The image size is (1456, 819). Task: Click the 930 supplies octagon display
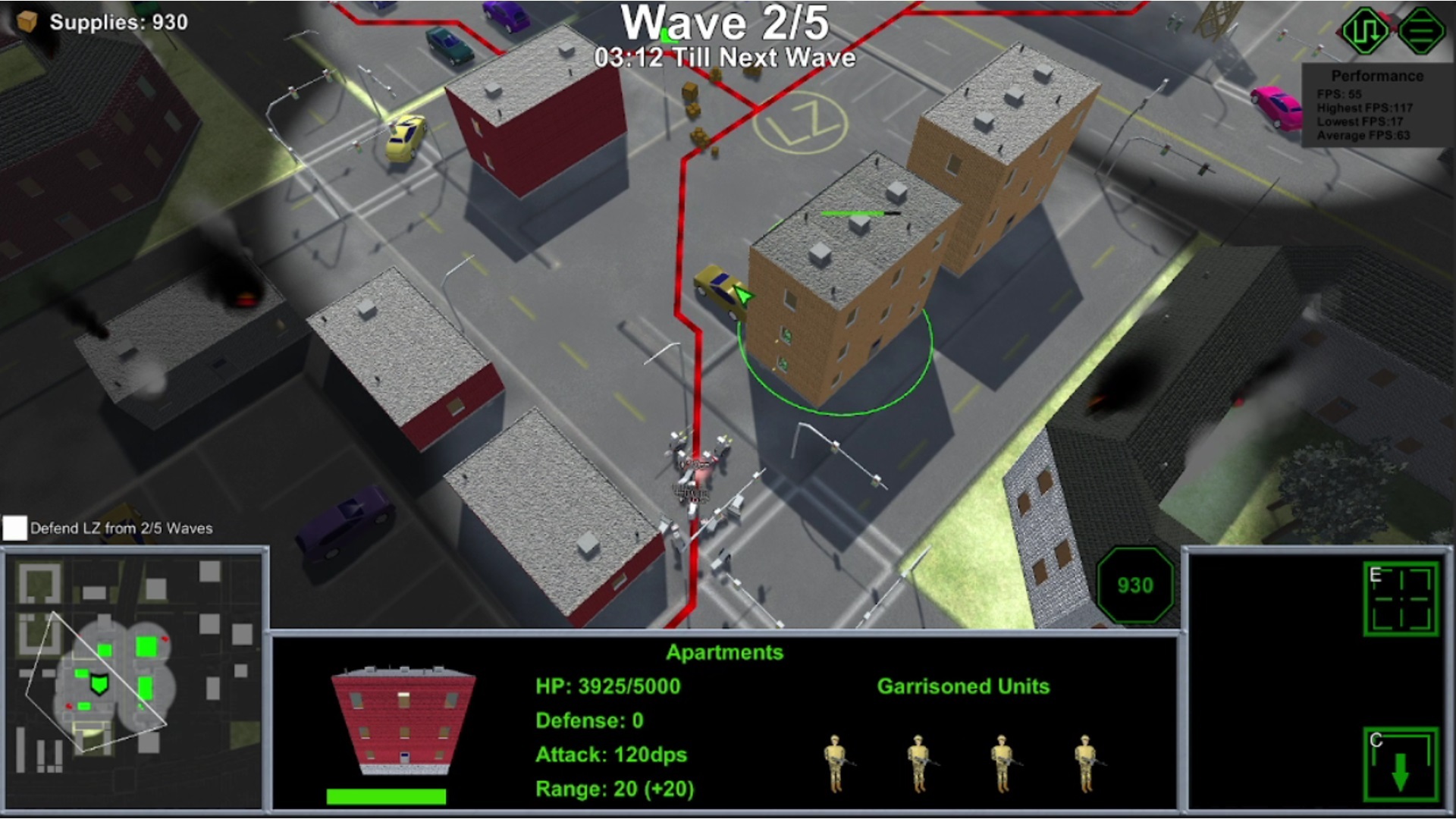1134,585
